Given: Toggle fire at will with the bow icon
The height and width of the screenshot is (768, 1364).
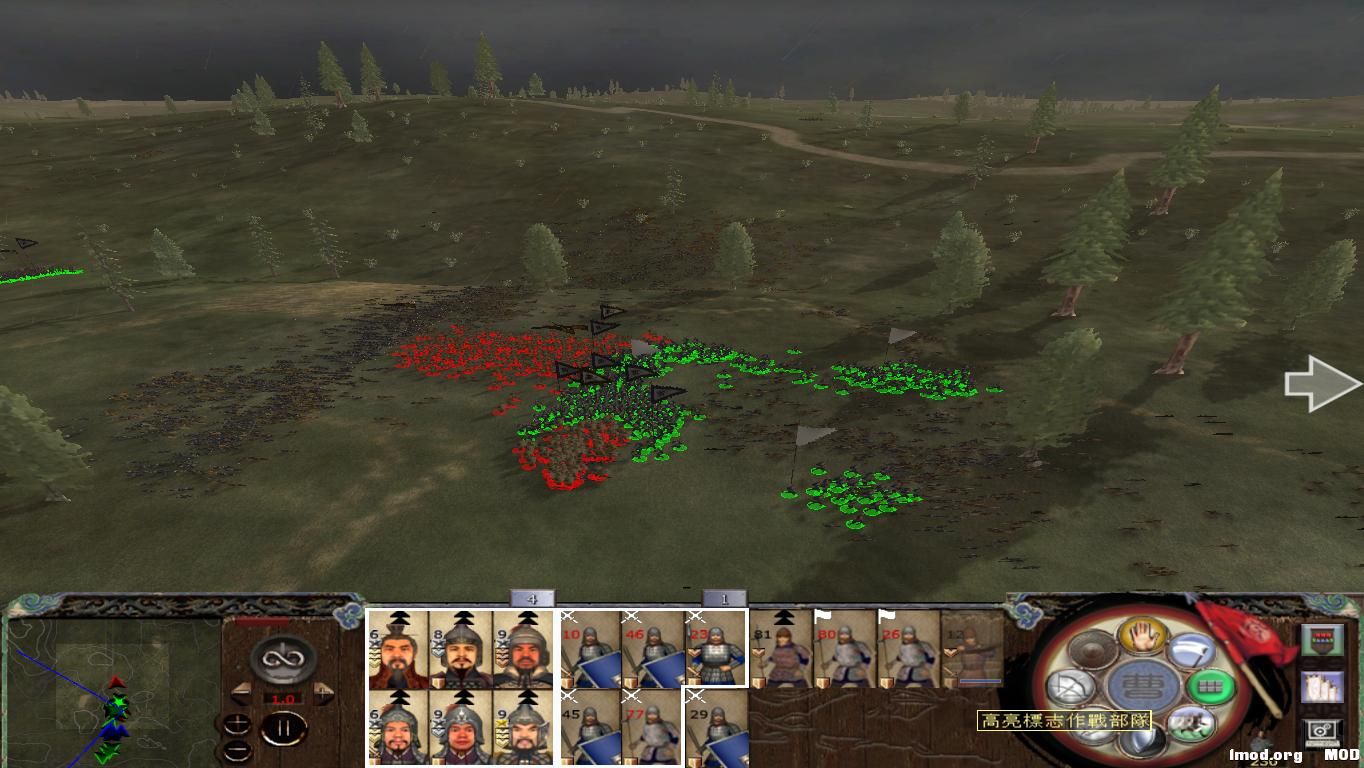Looking at the screenshot, I should (1071, 685).
